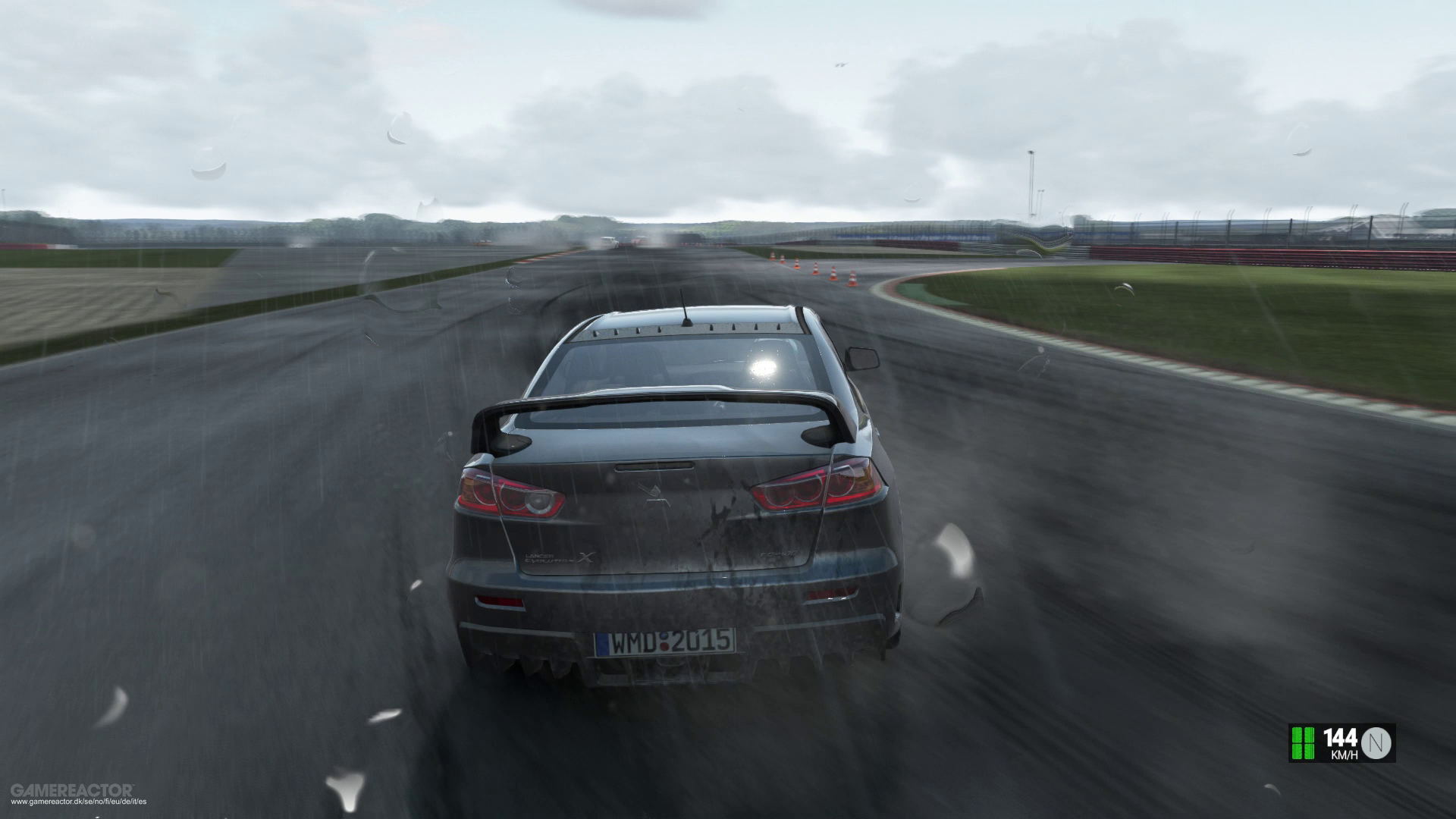Toggle the left tire wear display
This screenshot has height=819, width=1456.
pos(1296,743)
